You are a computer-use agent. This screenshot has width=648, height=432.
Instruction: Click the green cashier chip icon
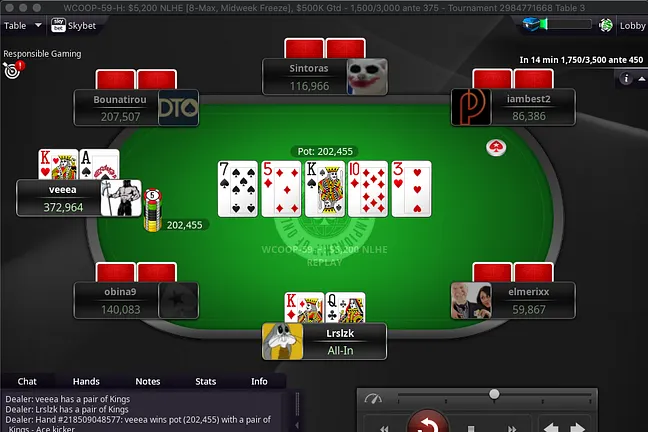coord(607,26)
